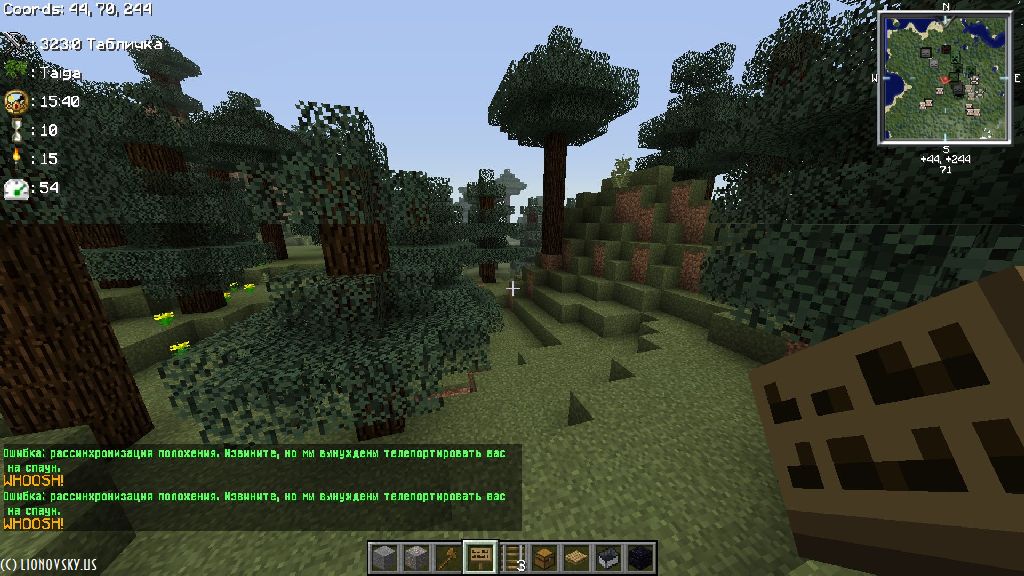1024x576 pixels.
Task: Select the chest hotbar slot
Action: coord(544,557)
